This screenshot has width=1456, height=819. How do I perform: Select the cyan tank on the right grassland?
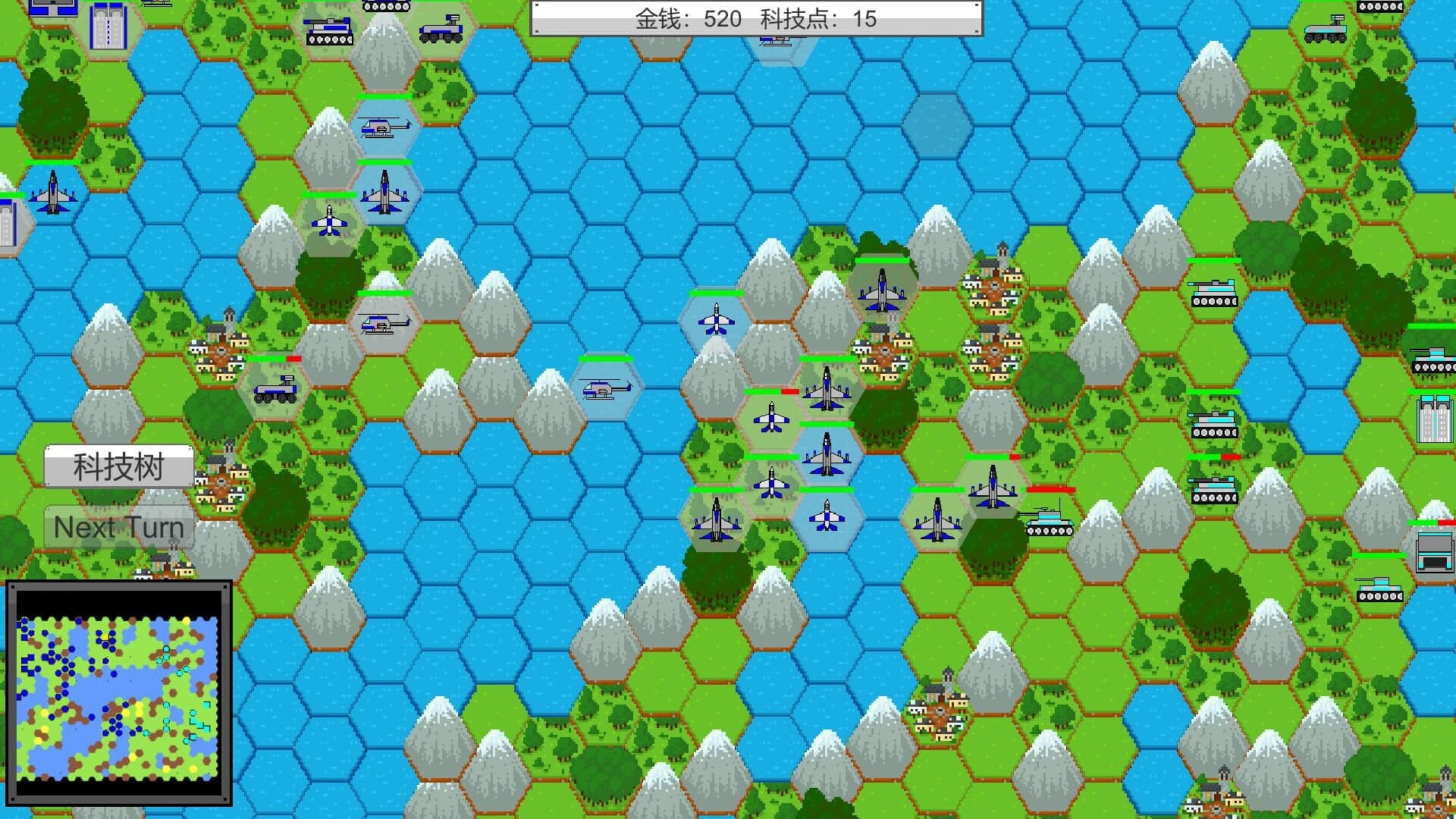1212,293
